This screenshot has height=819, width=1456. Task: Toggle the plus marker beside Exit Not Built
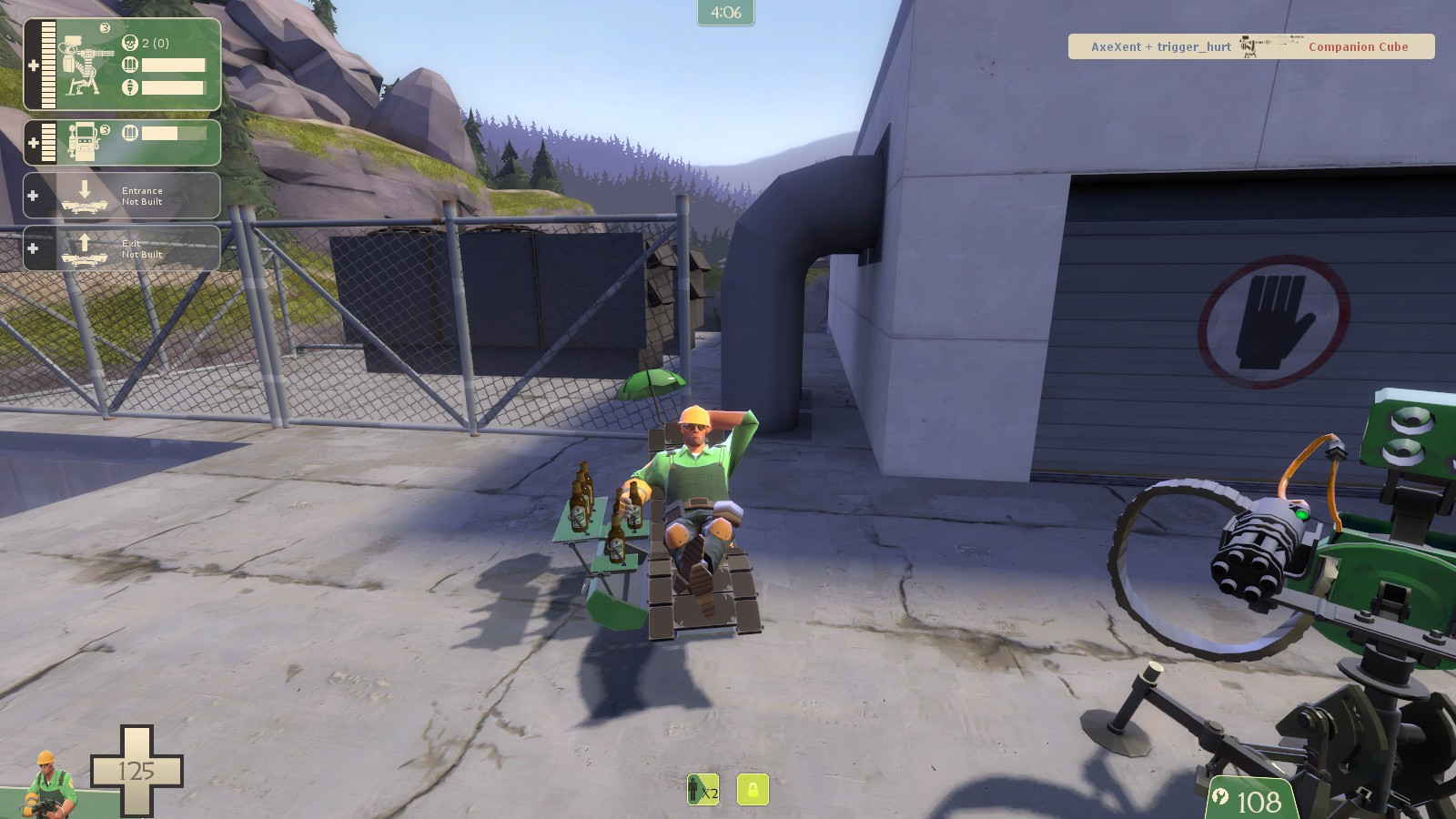tap(34, 248)
